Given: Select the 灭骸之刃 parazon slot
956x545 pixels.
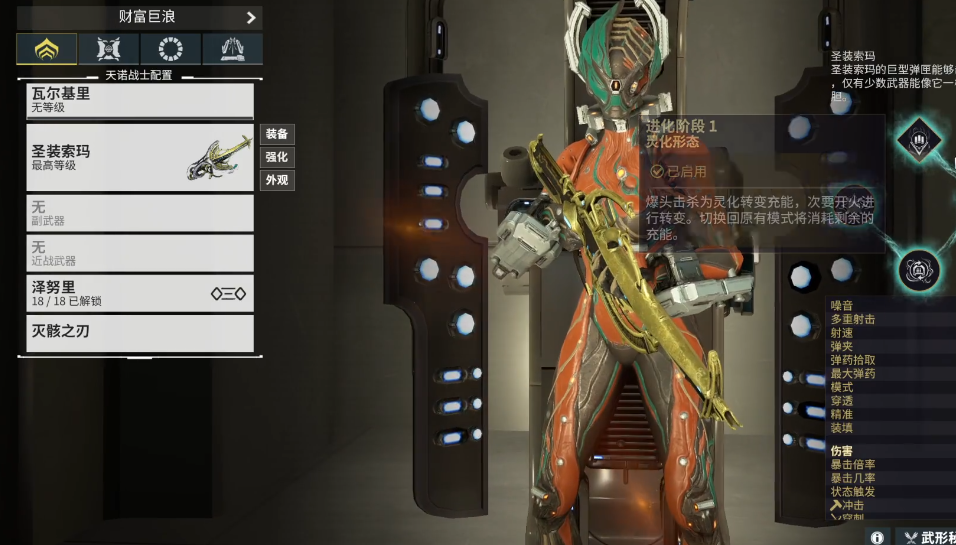Looking at the screenshot, I should click(140, 333).
